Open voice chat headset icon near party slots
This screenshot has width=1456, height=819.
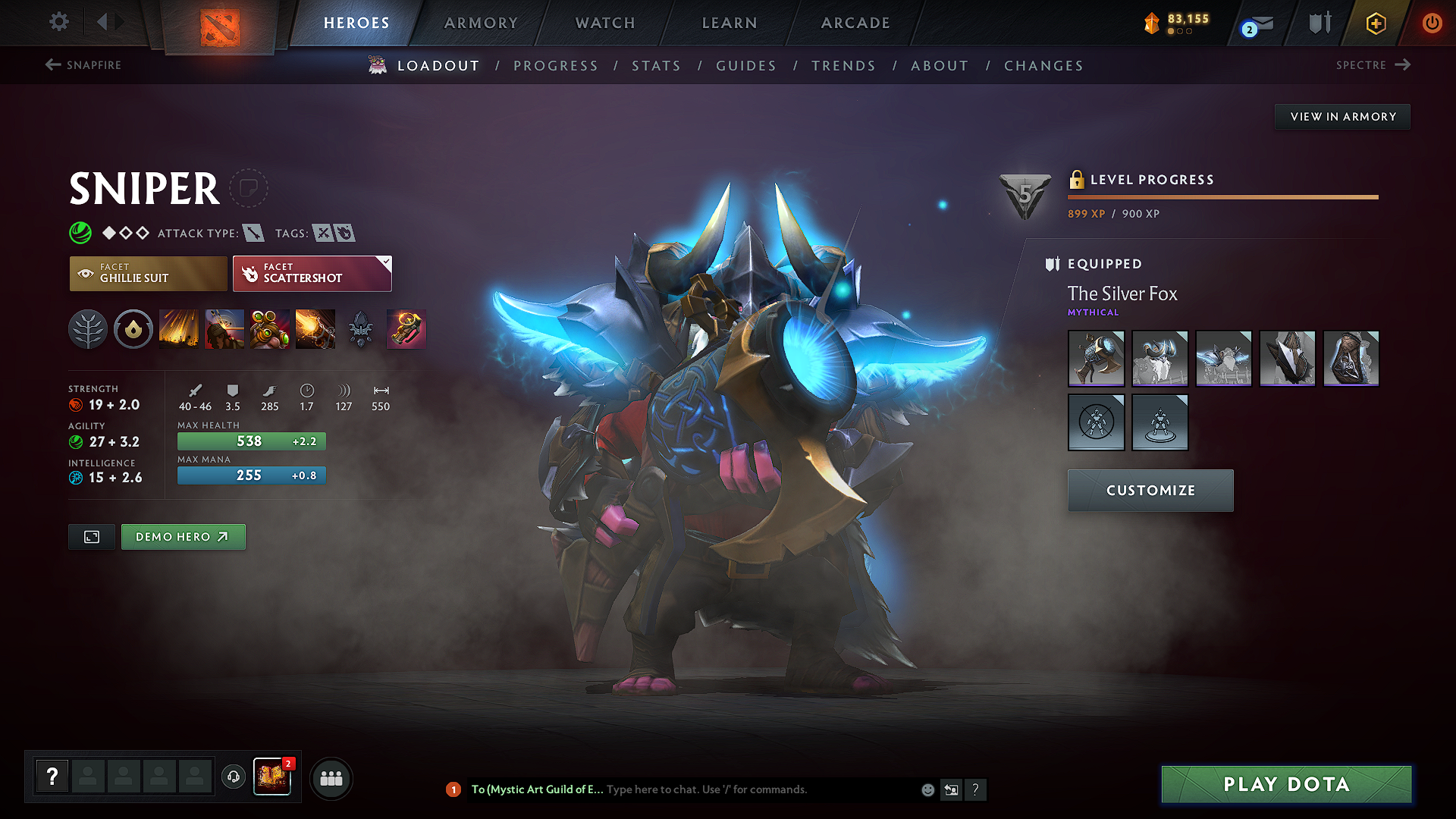pos(233,778)
